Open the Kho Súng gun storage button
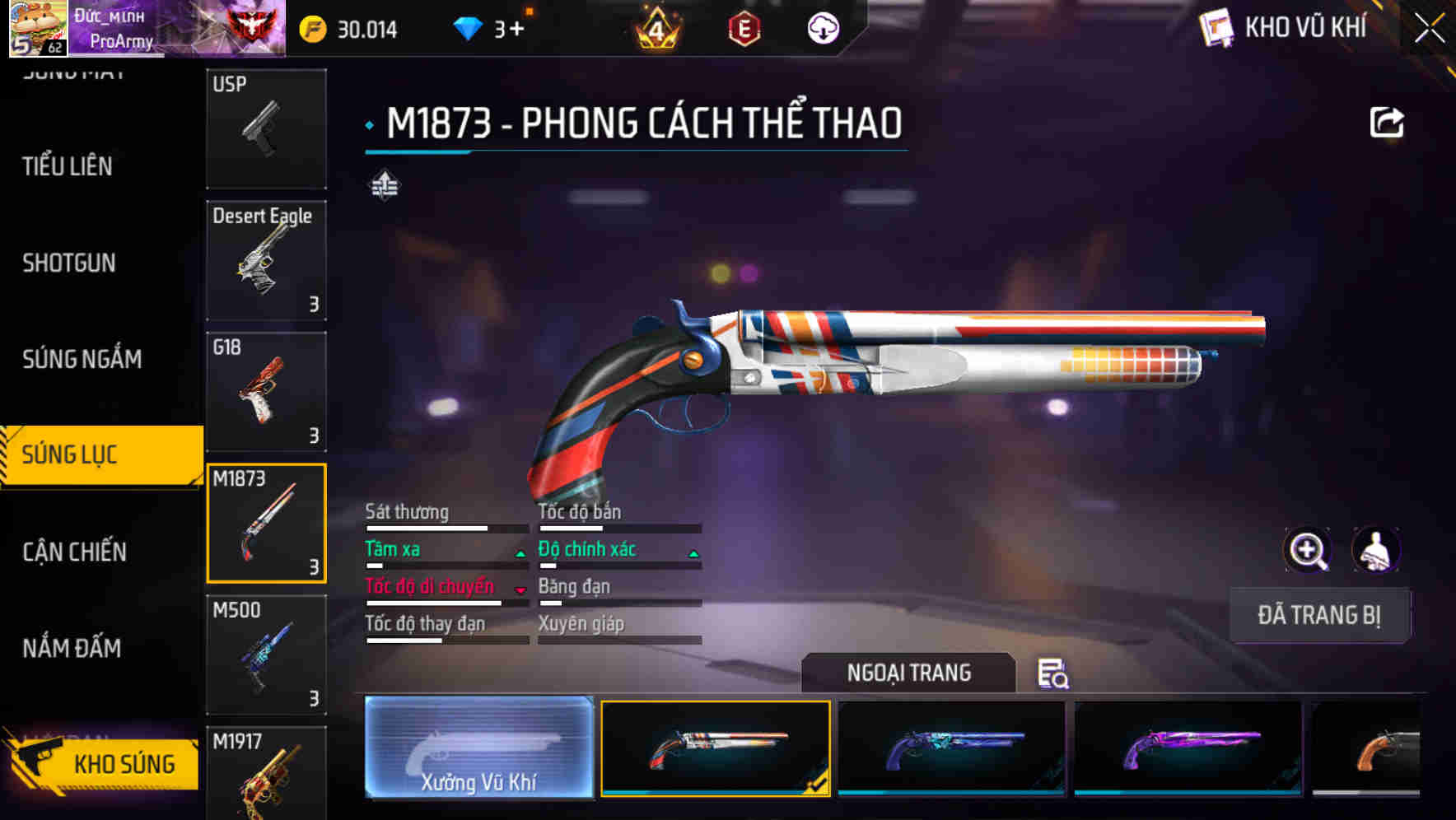 (103, 764)
